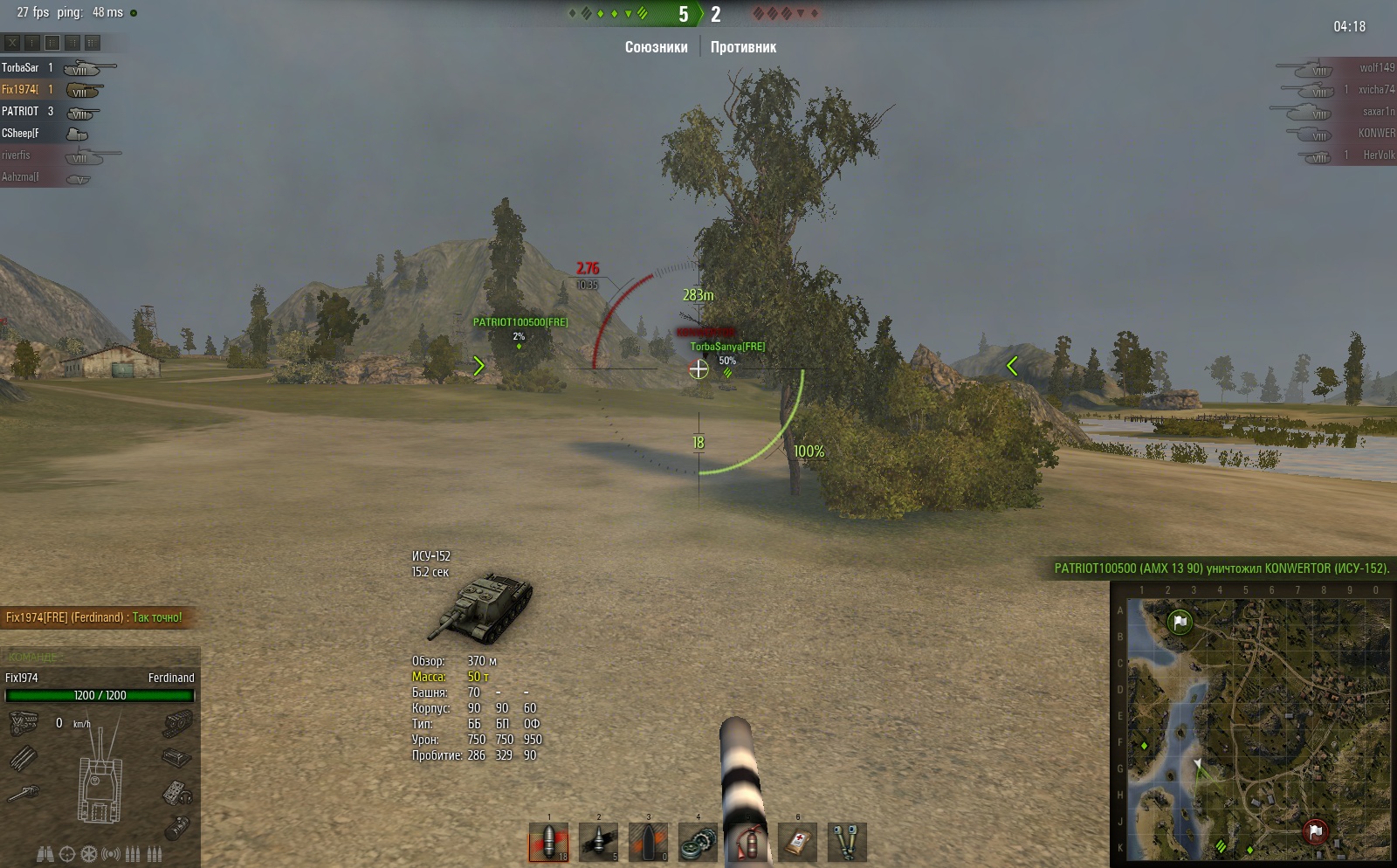1397x868 pixels.
Task: Select TorbaSar in the allied team list
Action: [x=21, y=67]
